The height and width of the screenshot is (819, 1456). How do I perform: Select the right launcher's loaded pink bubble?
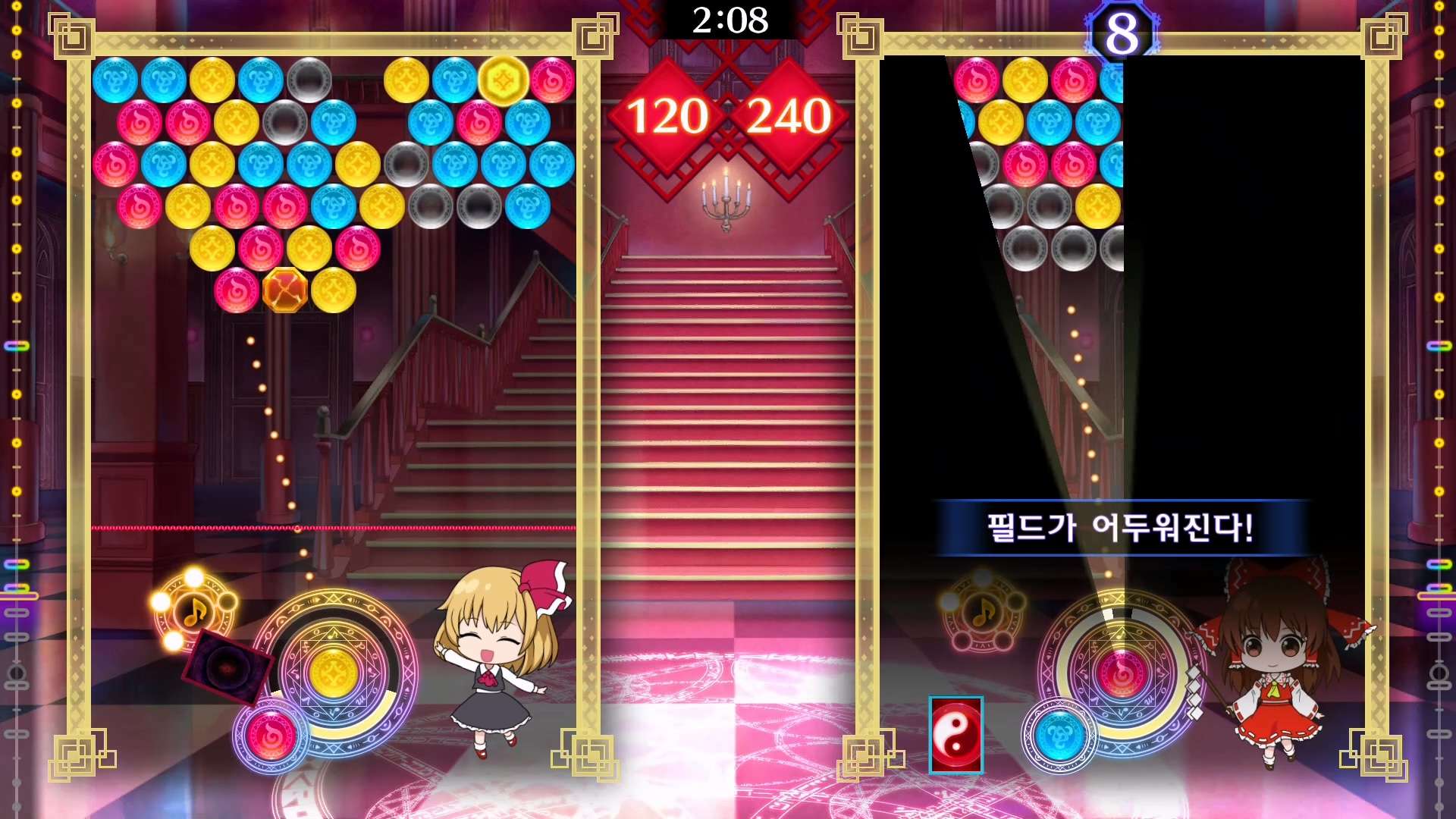tap(1122, 673)
